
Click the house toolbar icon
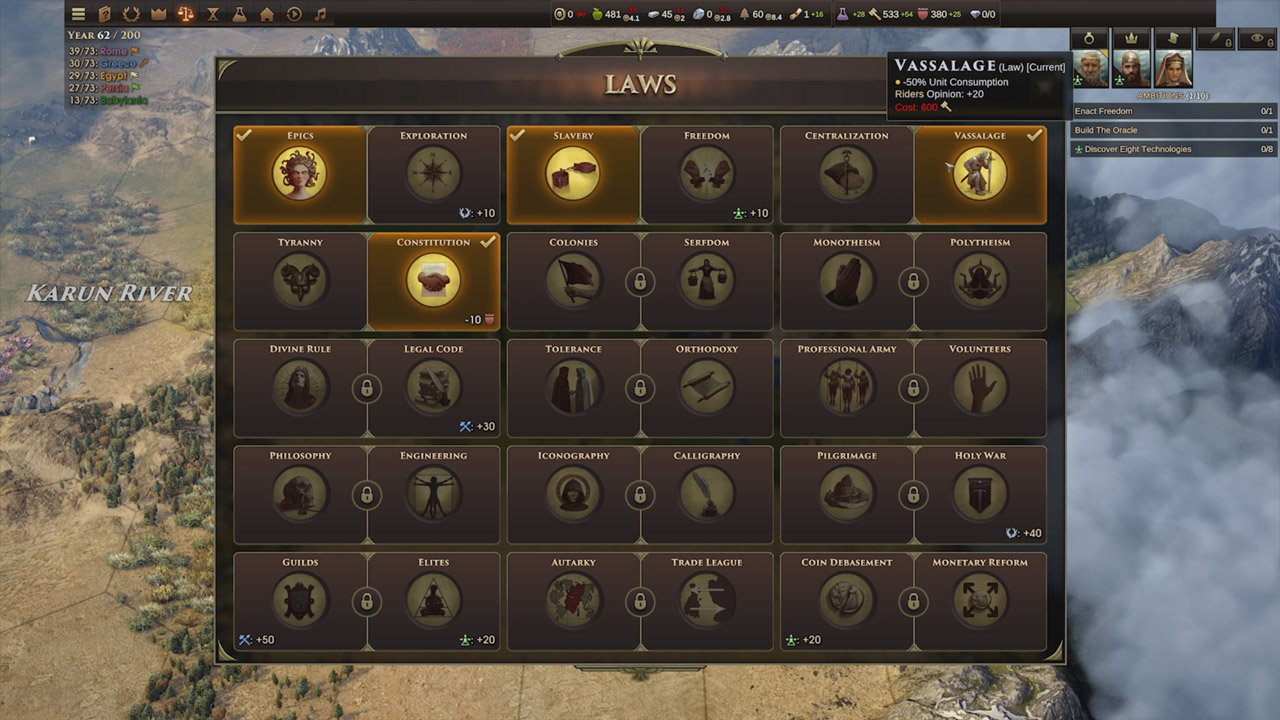coord(266,14)
